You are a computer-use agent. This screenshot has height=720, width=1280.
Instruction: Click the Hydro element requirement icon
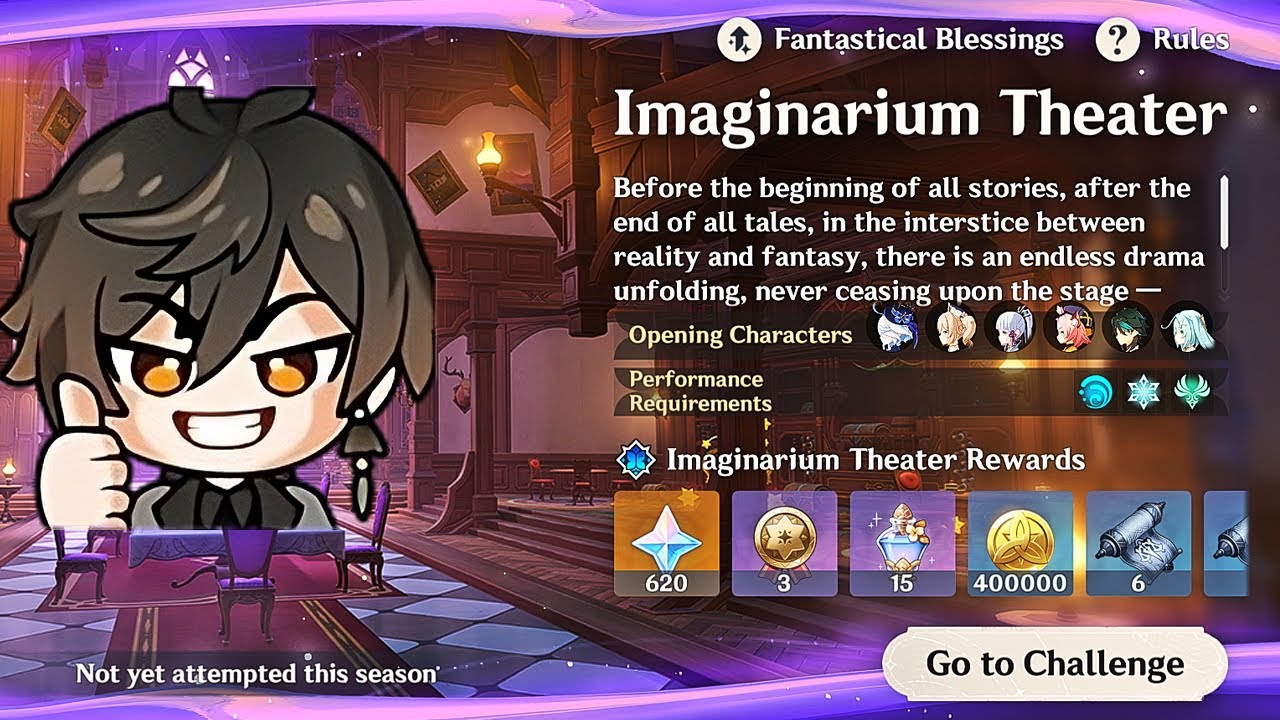(x=1095, y=392)
